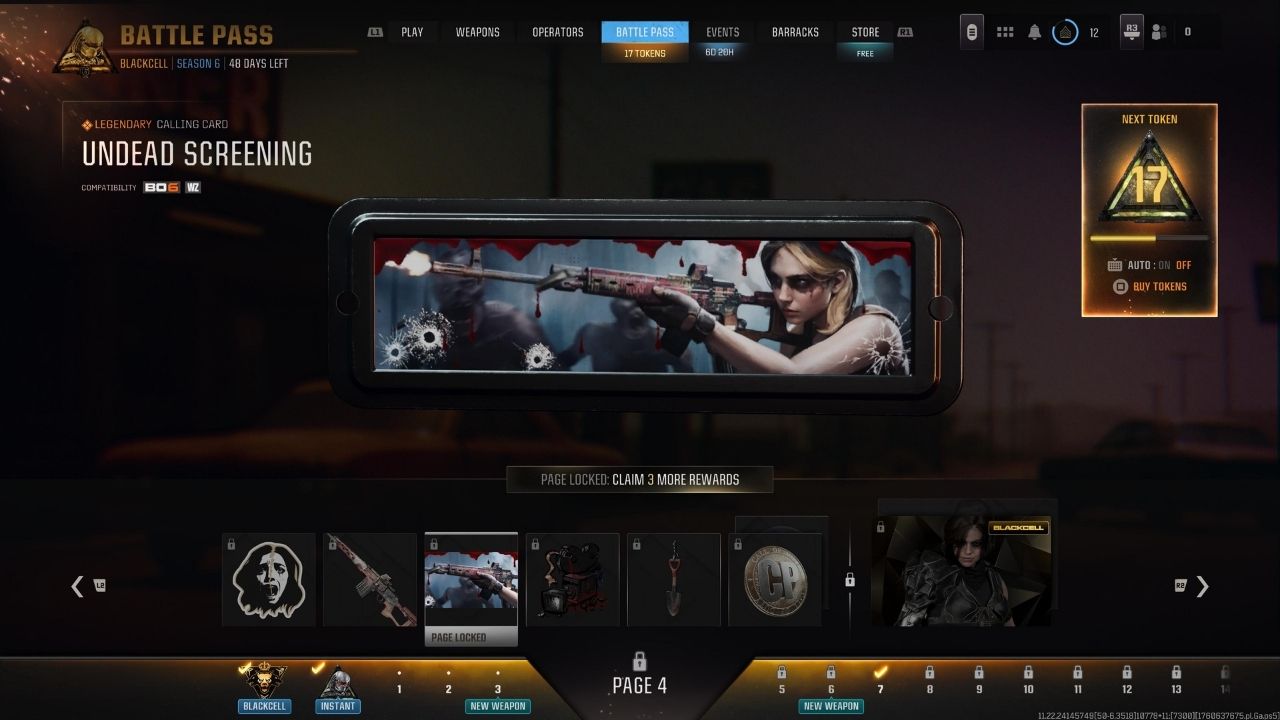The height and width of the screenshot is (720, 1280).
Task: Open the Play tab
Action: coord(412,32)
